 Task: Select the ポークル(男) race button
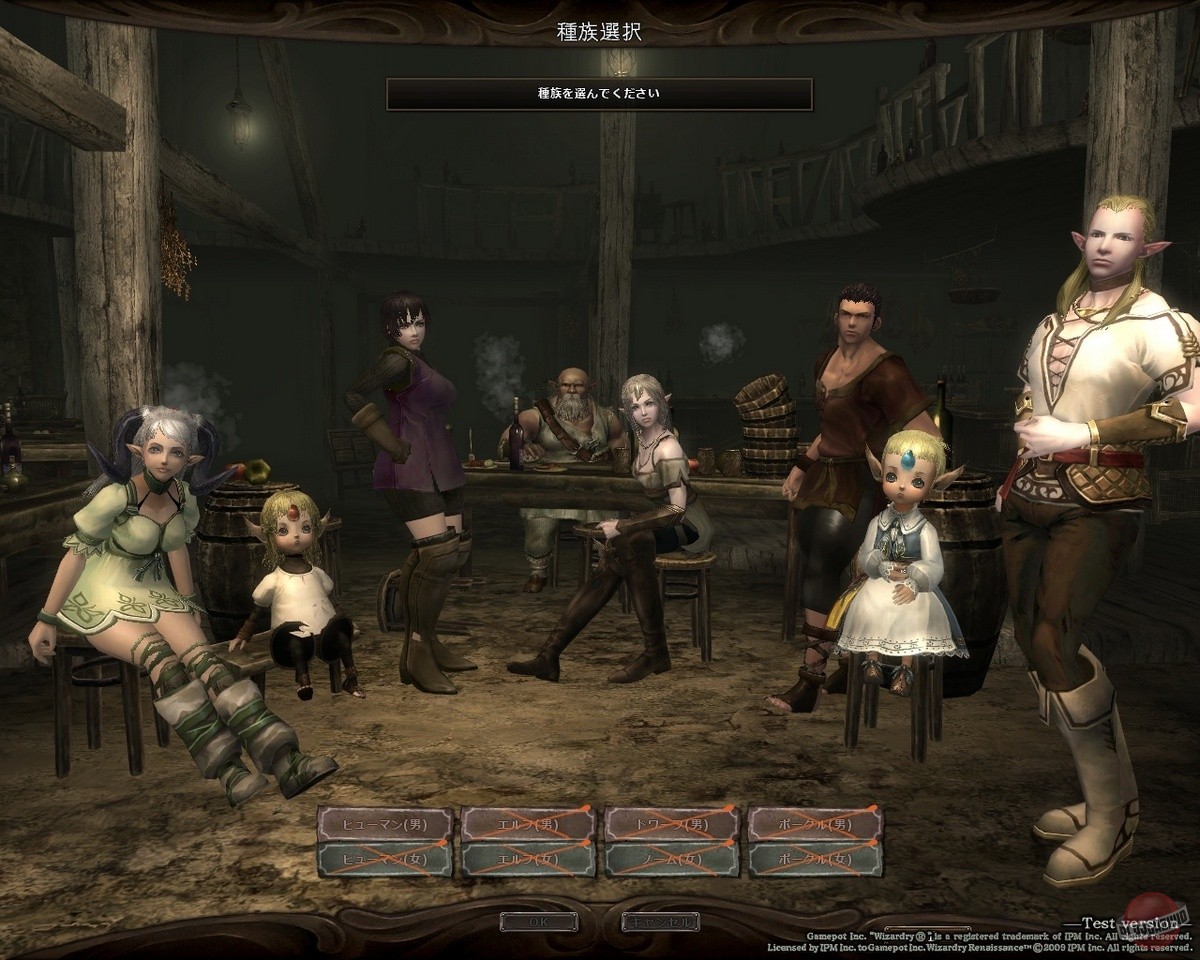point(816,825)
